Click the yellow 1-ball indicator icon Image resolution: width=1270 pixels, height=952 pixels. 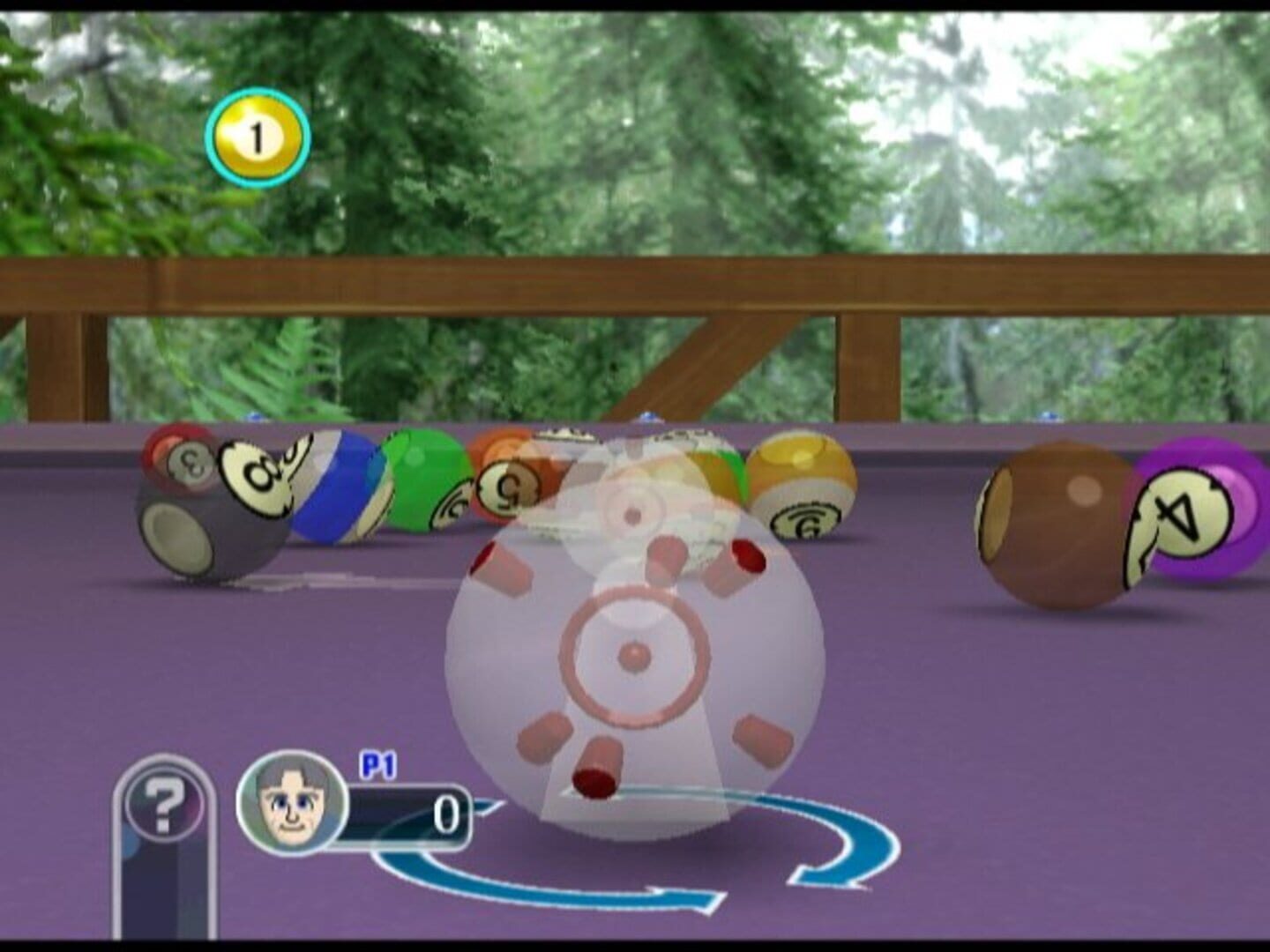click(257, 134)
